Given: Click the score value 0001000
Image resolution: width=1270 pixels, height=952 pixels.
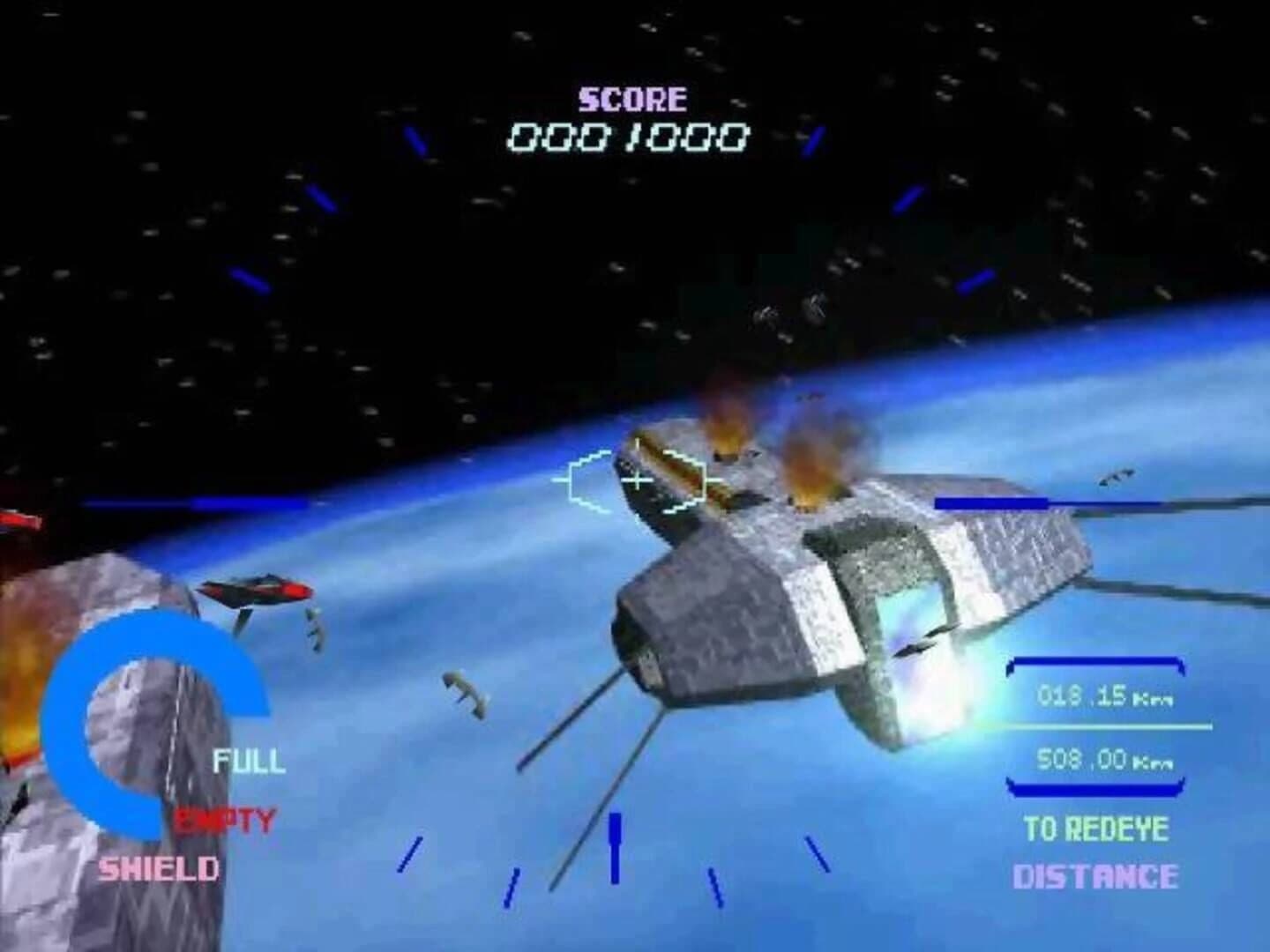Looking at the screenshot, I should tap(629, 137).
